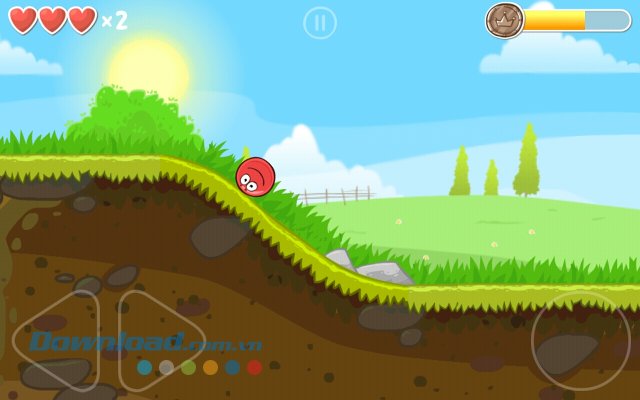Image resolution: width=640 pixels, height=400 pixels.
Task: Pause the game with the pause button
Action: click(x=320, y=22)
